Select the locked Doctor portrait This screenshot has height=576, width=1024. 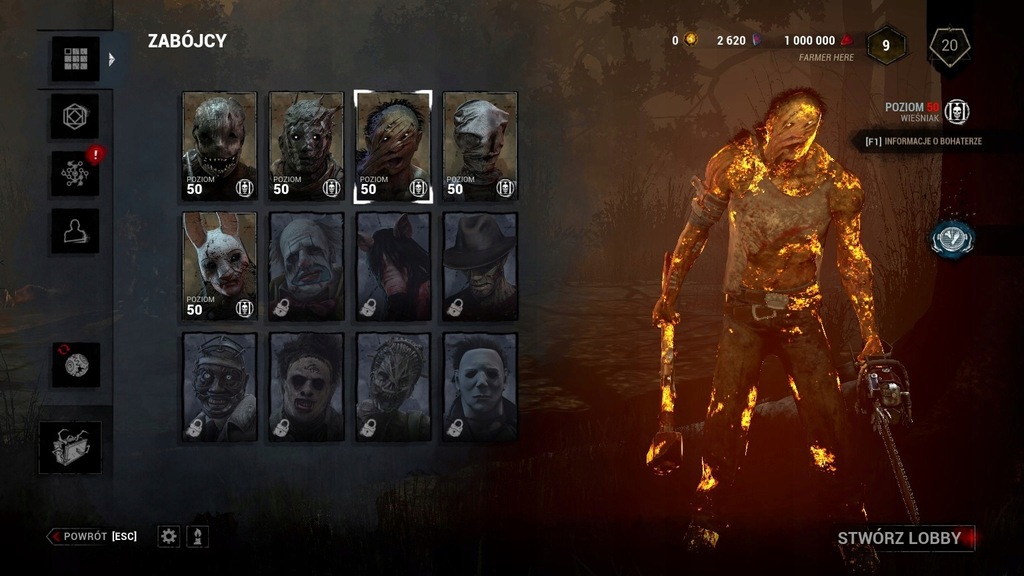point(219,387)
